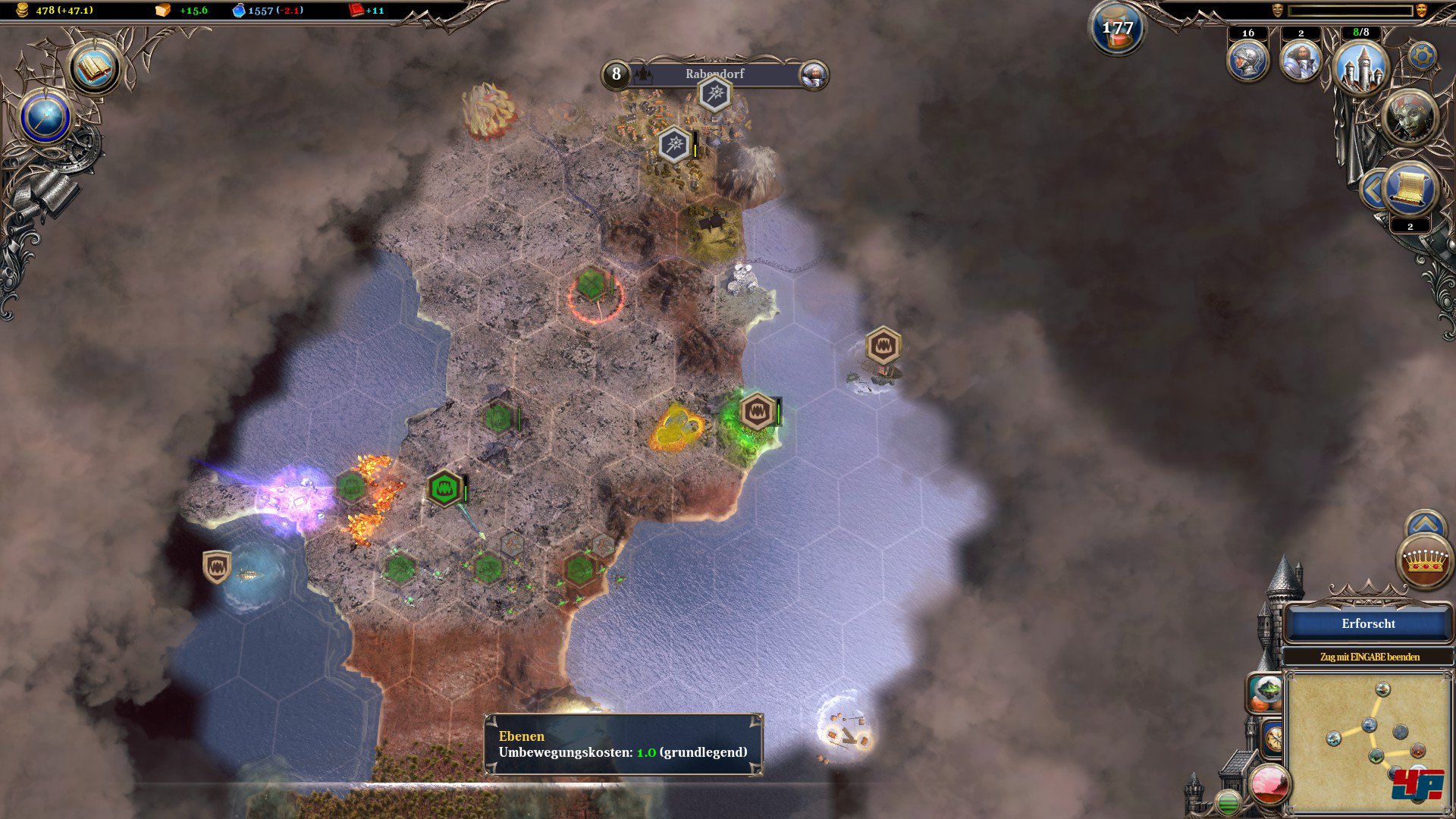Click the up chevron arrow button
This screenshot has width=1456, height=819.
tap(1425, 524)
